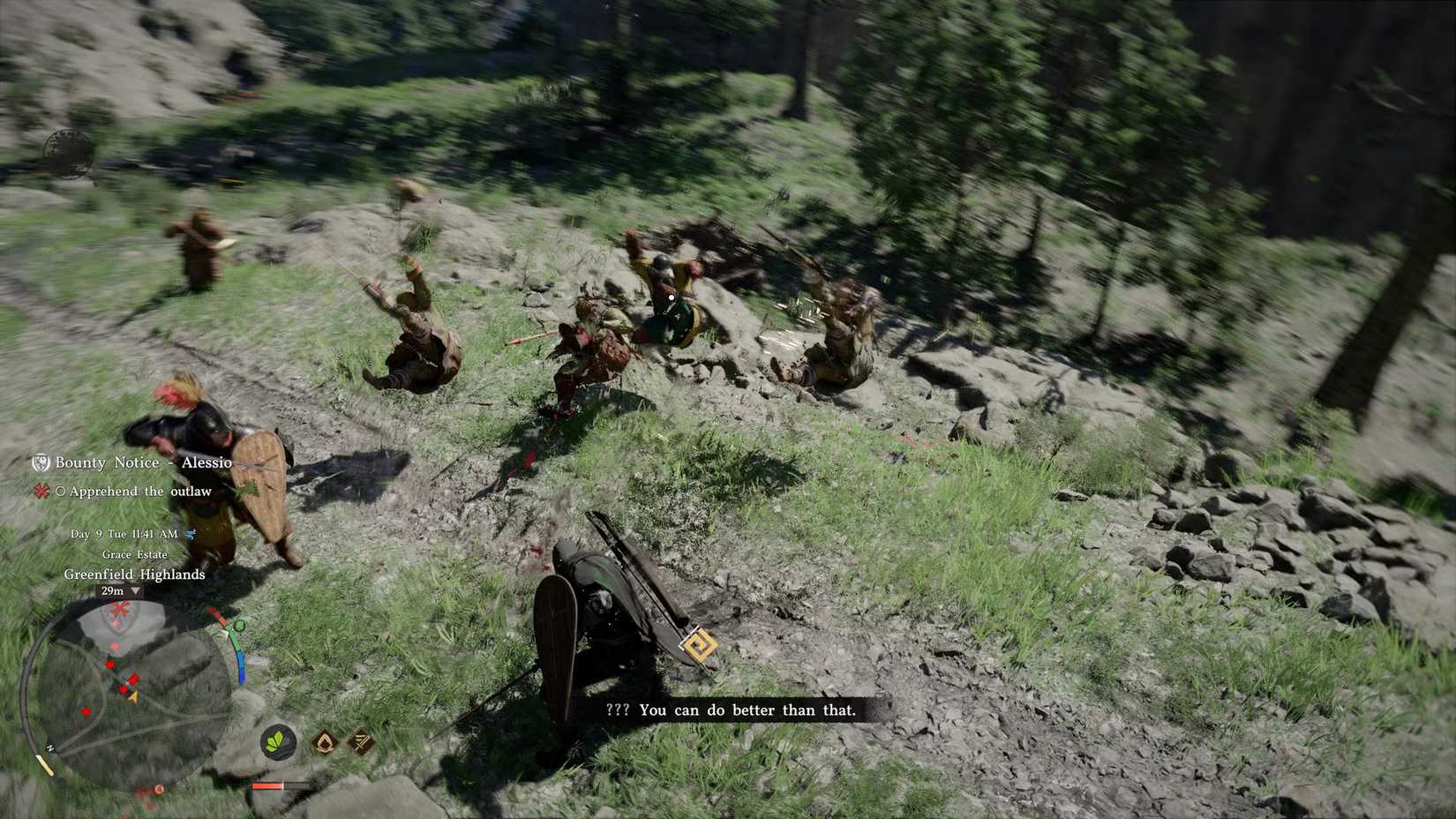This screenshot has width=1456, height=819.
Task: Open the minimap destination expander triangle
Action: pyautogui.click(x=135, y=591)
